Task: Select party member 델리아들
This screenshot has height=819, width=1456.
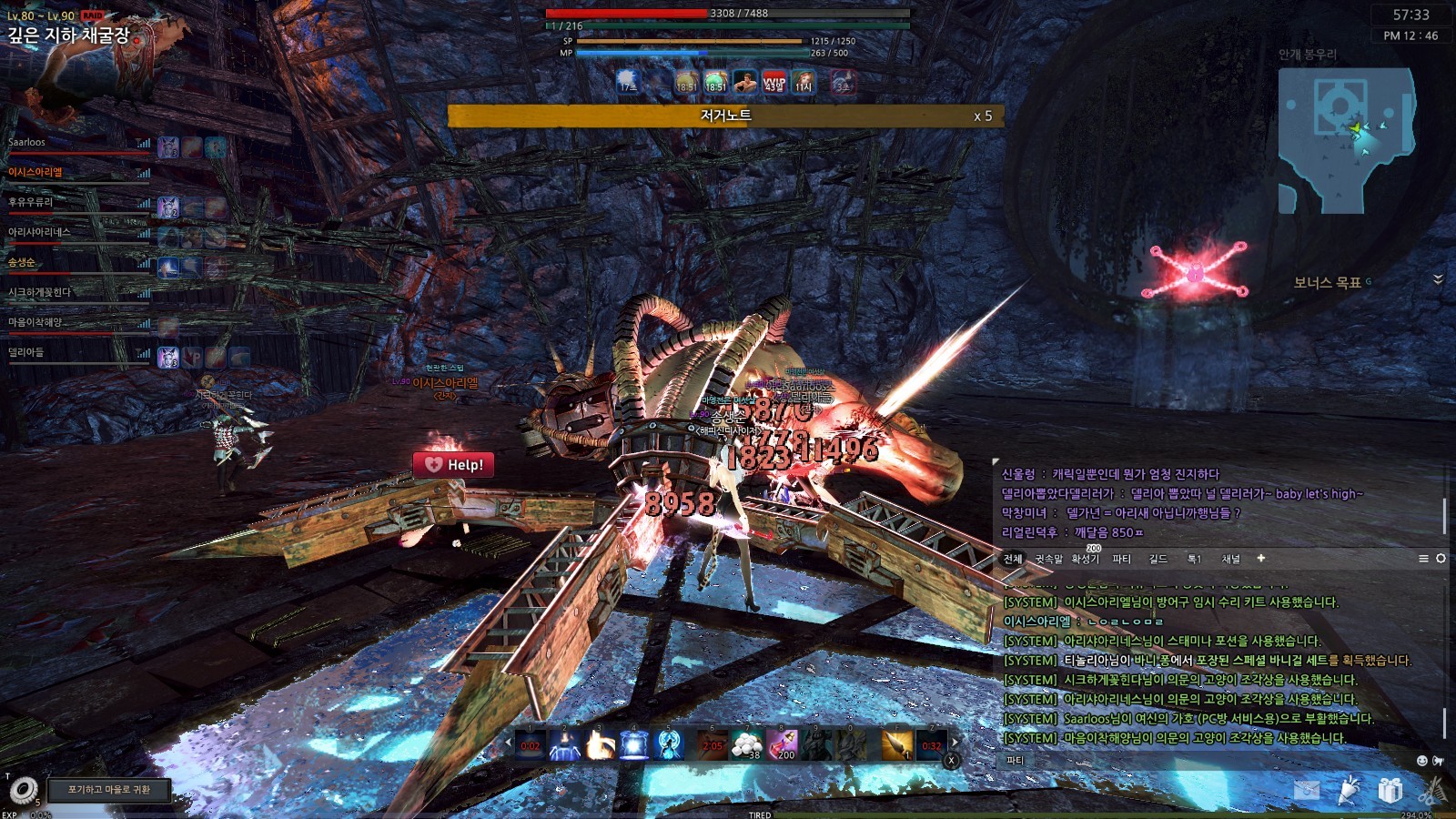Action: (x=26, y=352)
